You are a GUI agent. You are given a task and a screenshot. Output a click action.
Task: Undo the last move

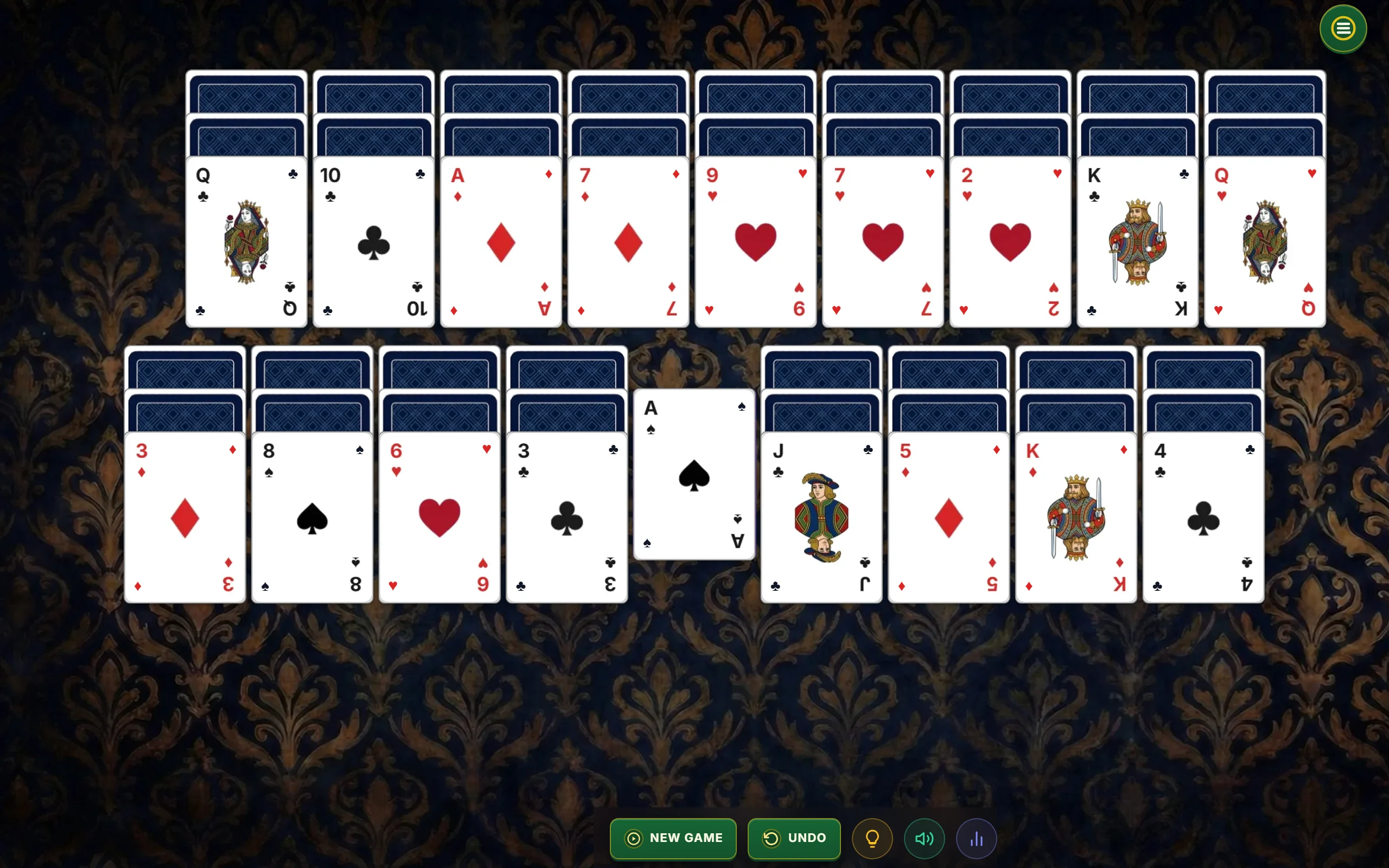point(794,838)
